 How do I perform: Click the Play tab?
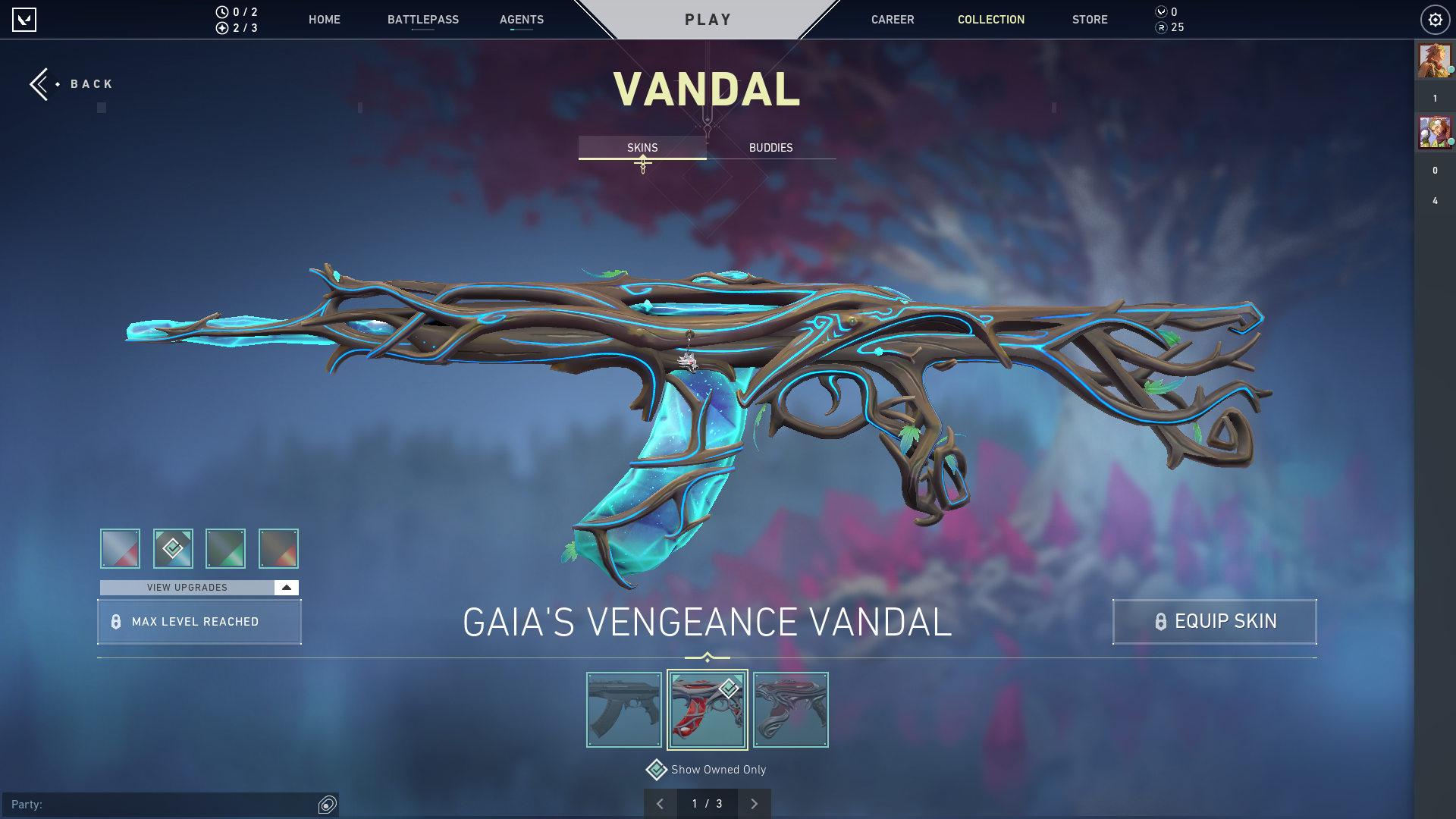(x=708, y=20)
